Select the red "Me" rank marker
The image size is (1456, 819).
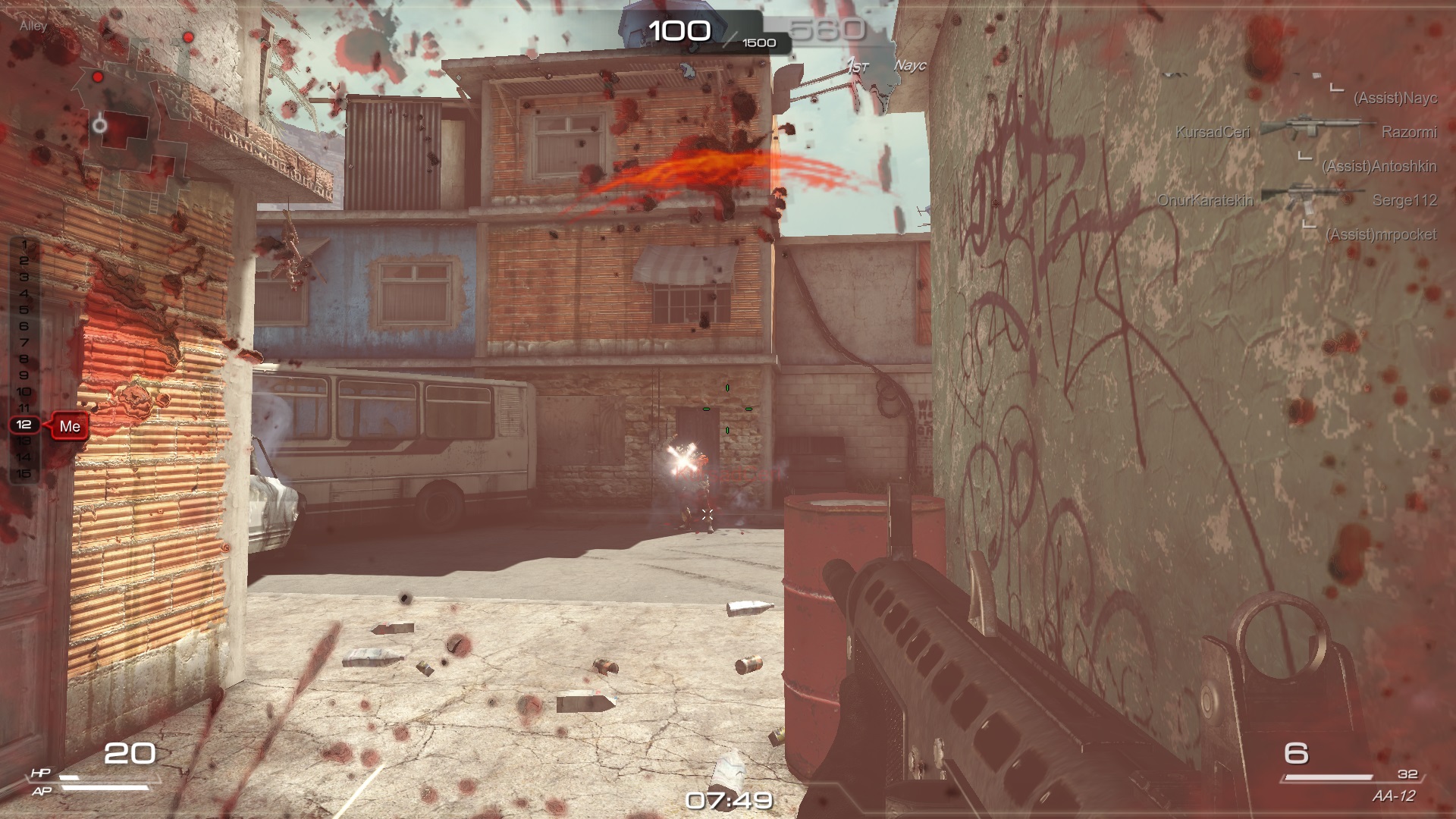(70, 426)
